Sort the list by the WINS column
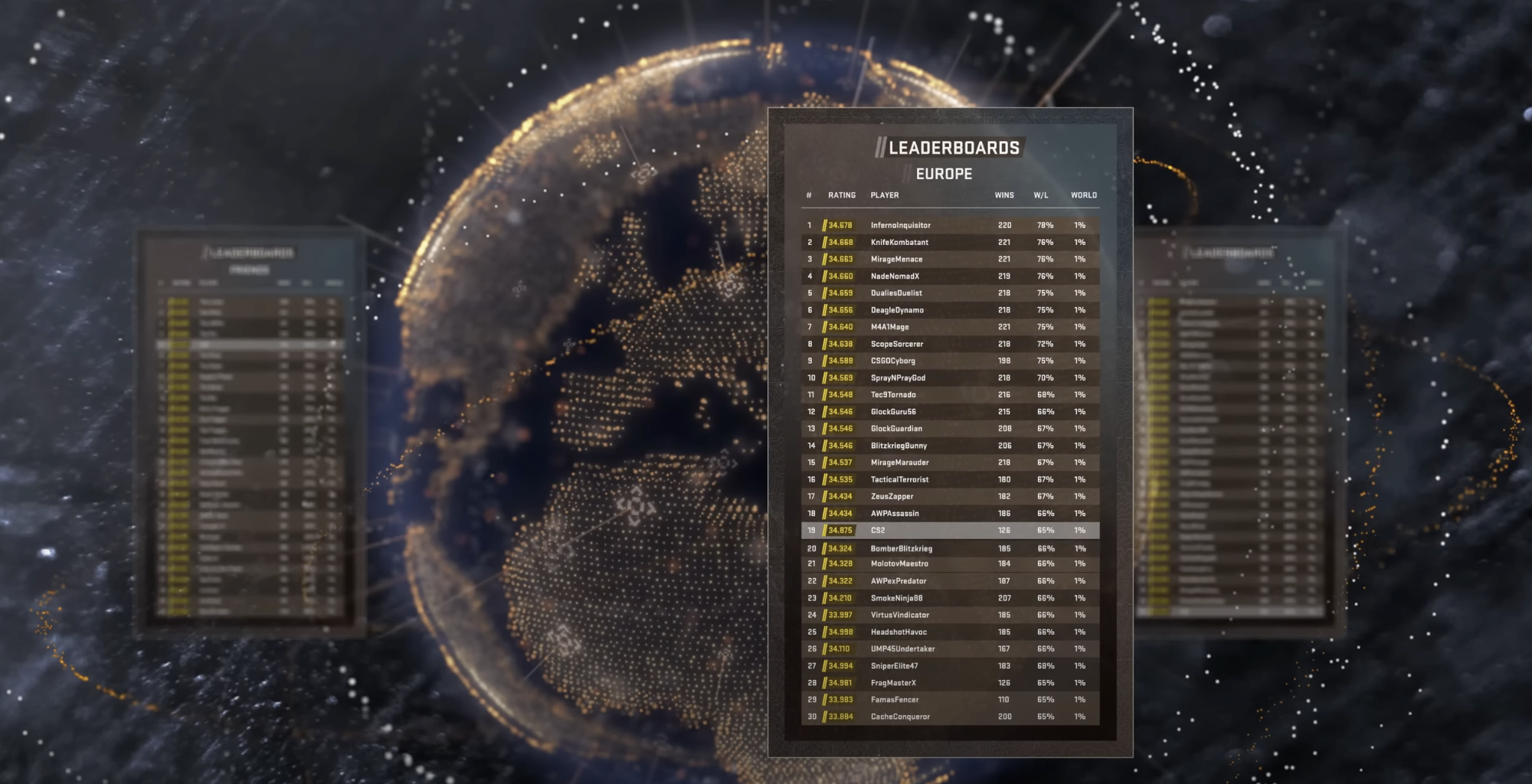The height and width of the screenshot is (784, 1532). [x=1003, y=195]
